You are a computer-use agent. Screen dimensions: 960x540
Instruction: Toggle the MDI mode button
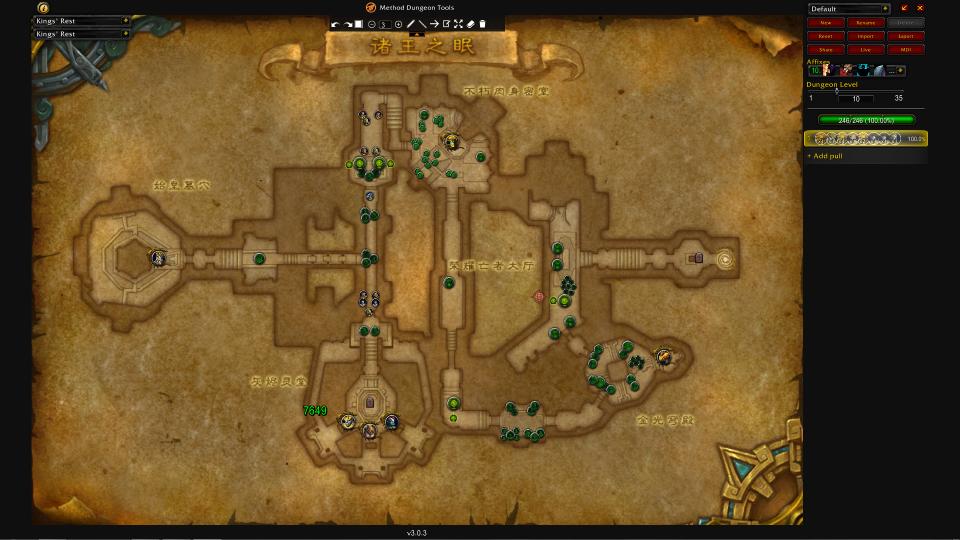(906, 49)
